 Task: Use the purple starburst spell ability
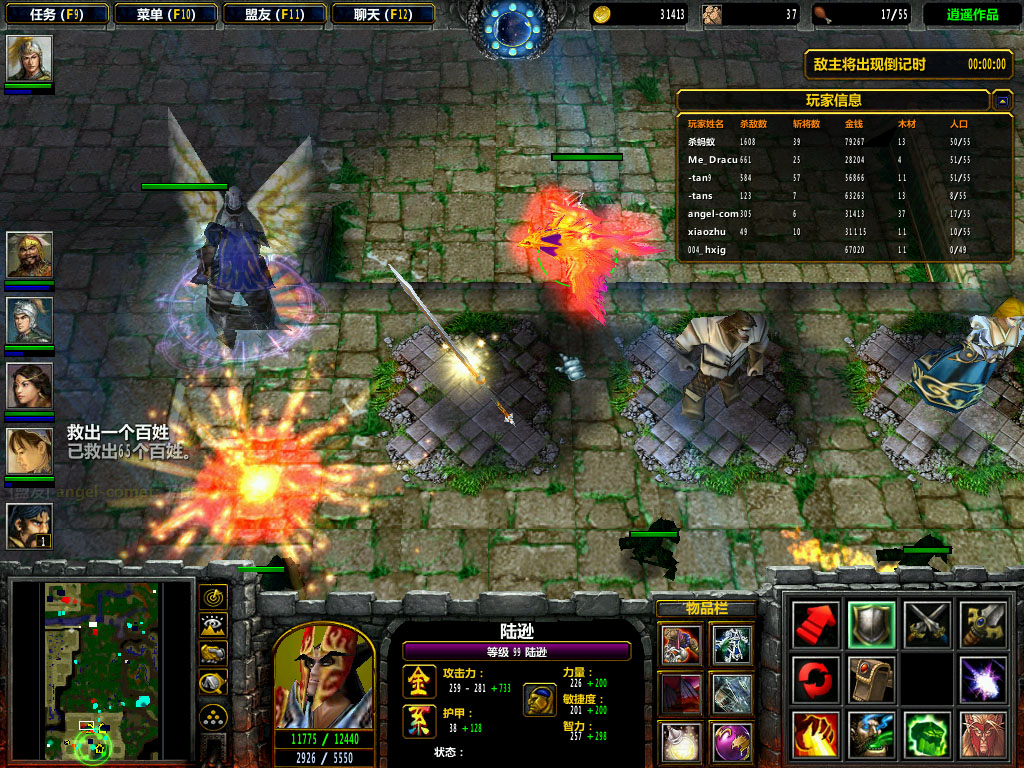(x=982, y=680)
